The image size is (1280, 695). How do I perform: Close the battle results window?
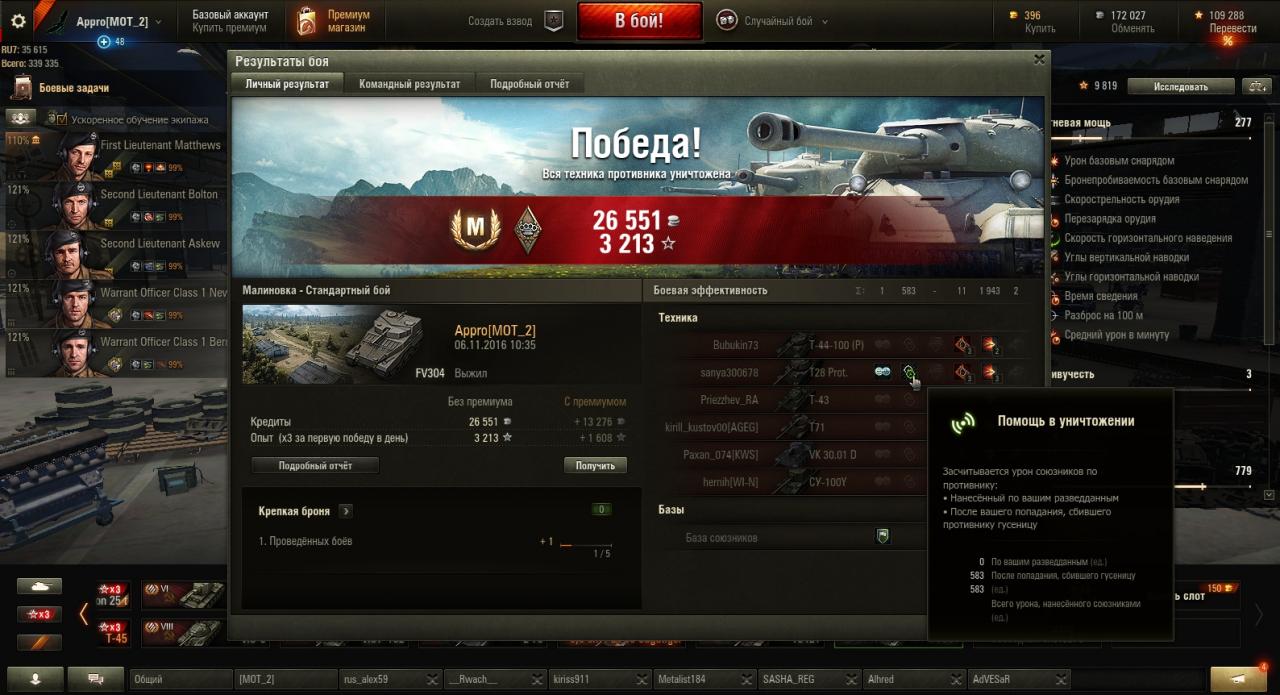click(1039, 60)
